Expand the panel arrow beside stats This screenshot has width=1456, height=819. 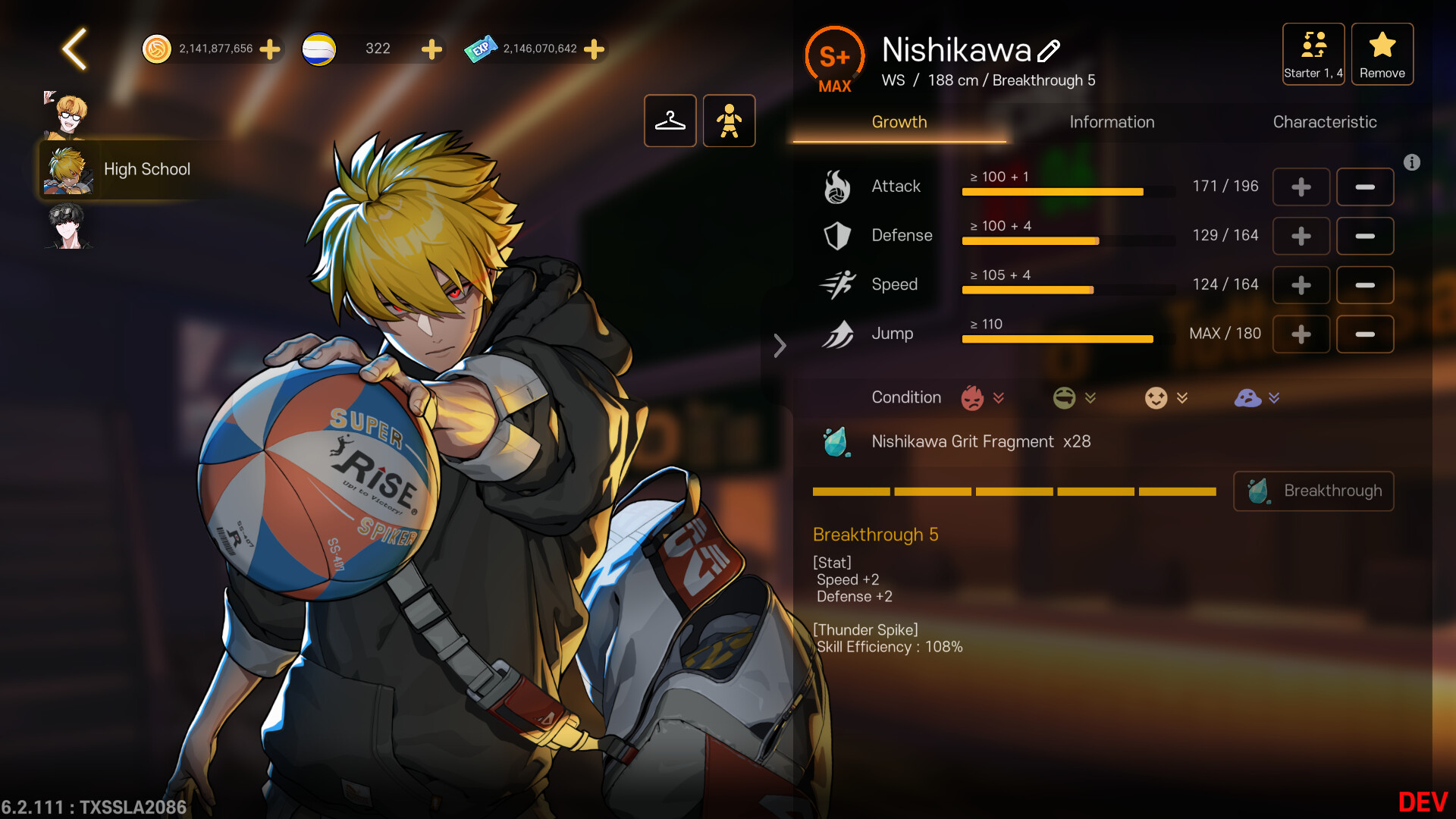click(780, 346)
